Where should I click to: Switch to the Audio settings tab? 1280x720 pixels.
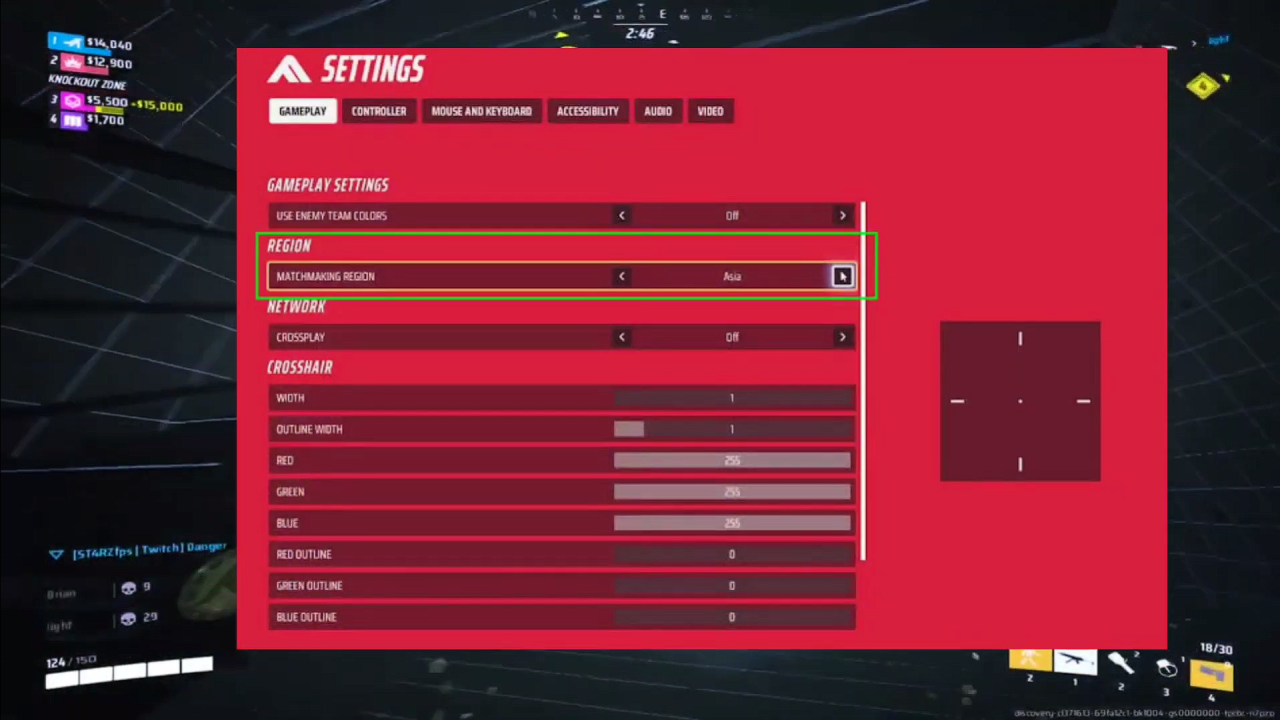[658, 111]
